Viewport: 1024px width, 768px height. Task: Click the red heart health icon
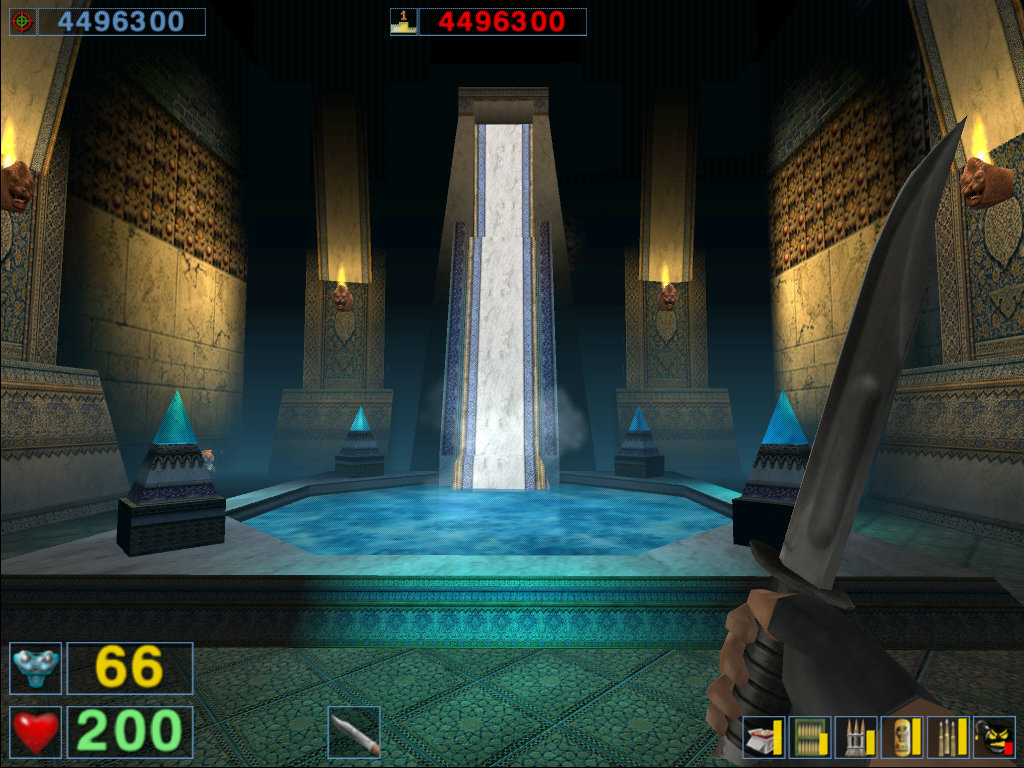(36, 732)
